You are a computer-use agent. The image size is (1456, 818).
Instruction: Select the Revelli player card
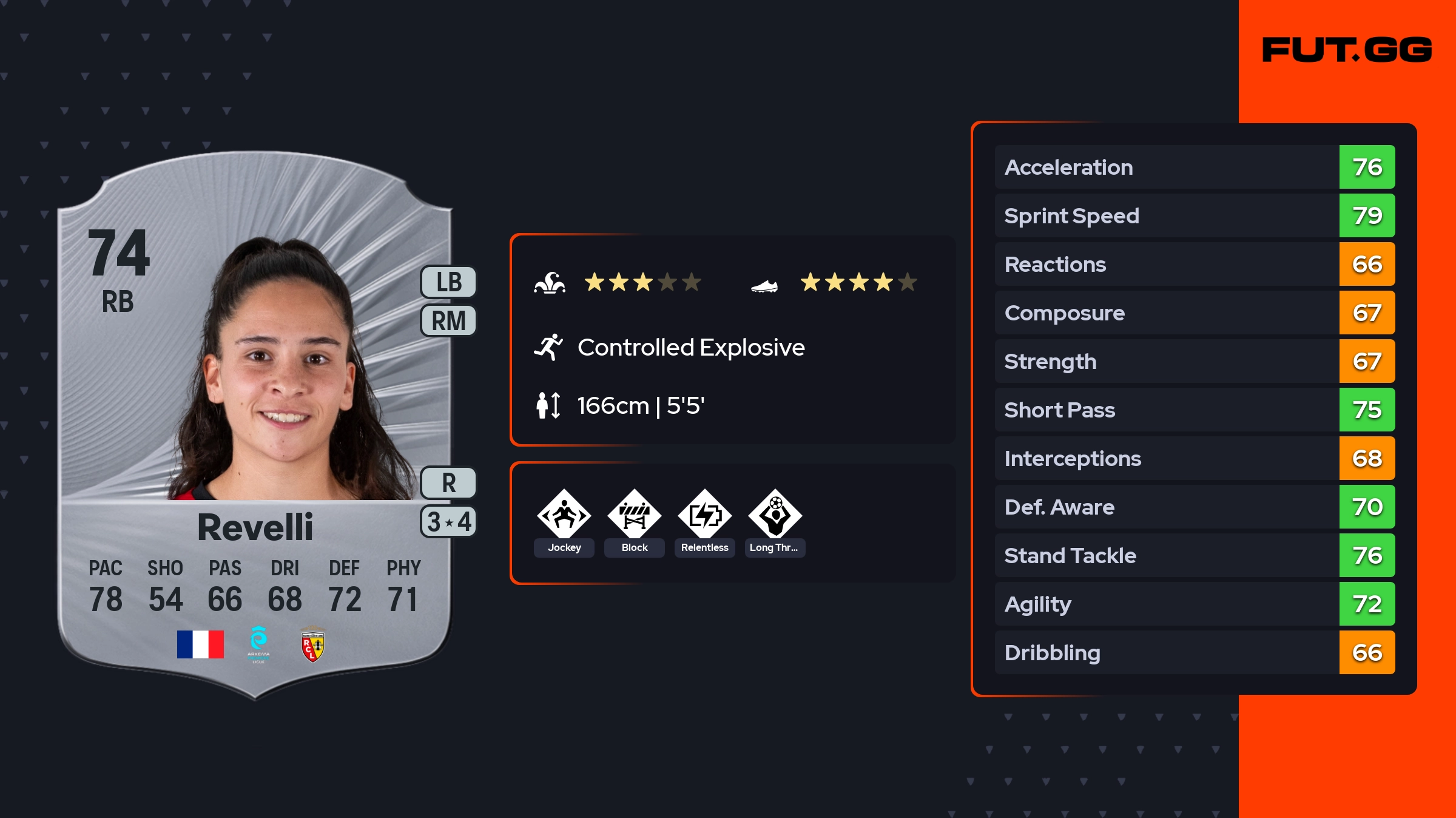point(255,425)
